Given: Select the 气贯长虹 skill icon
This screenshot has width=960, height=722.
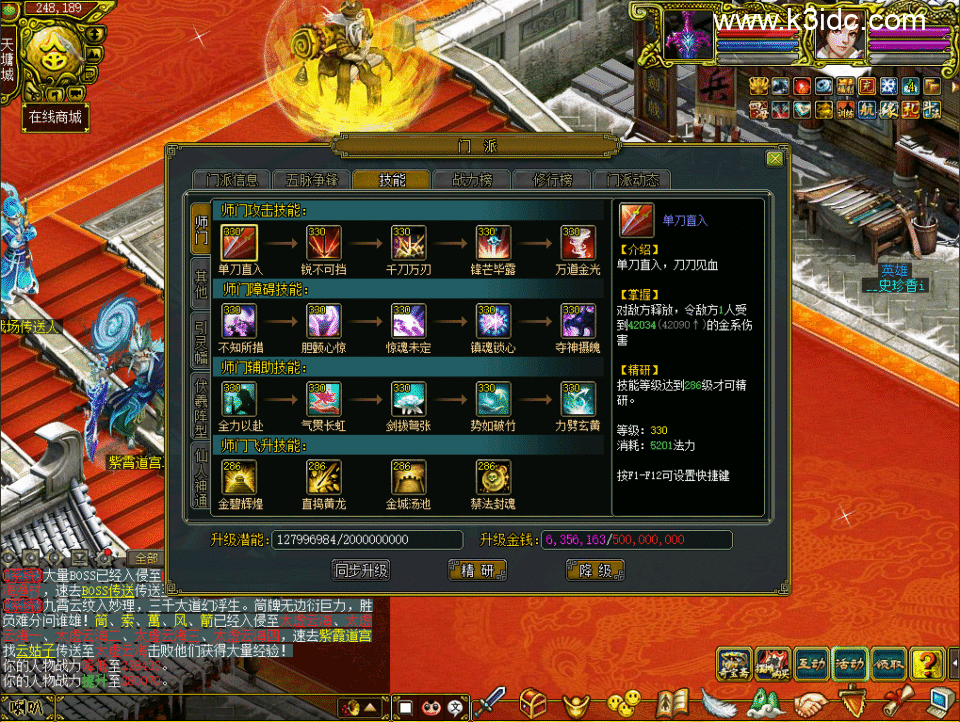Looking at the screenshot, I should point(324,399).
